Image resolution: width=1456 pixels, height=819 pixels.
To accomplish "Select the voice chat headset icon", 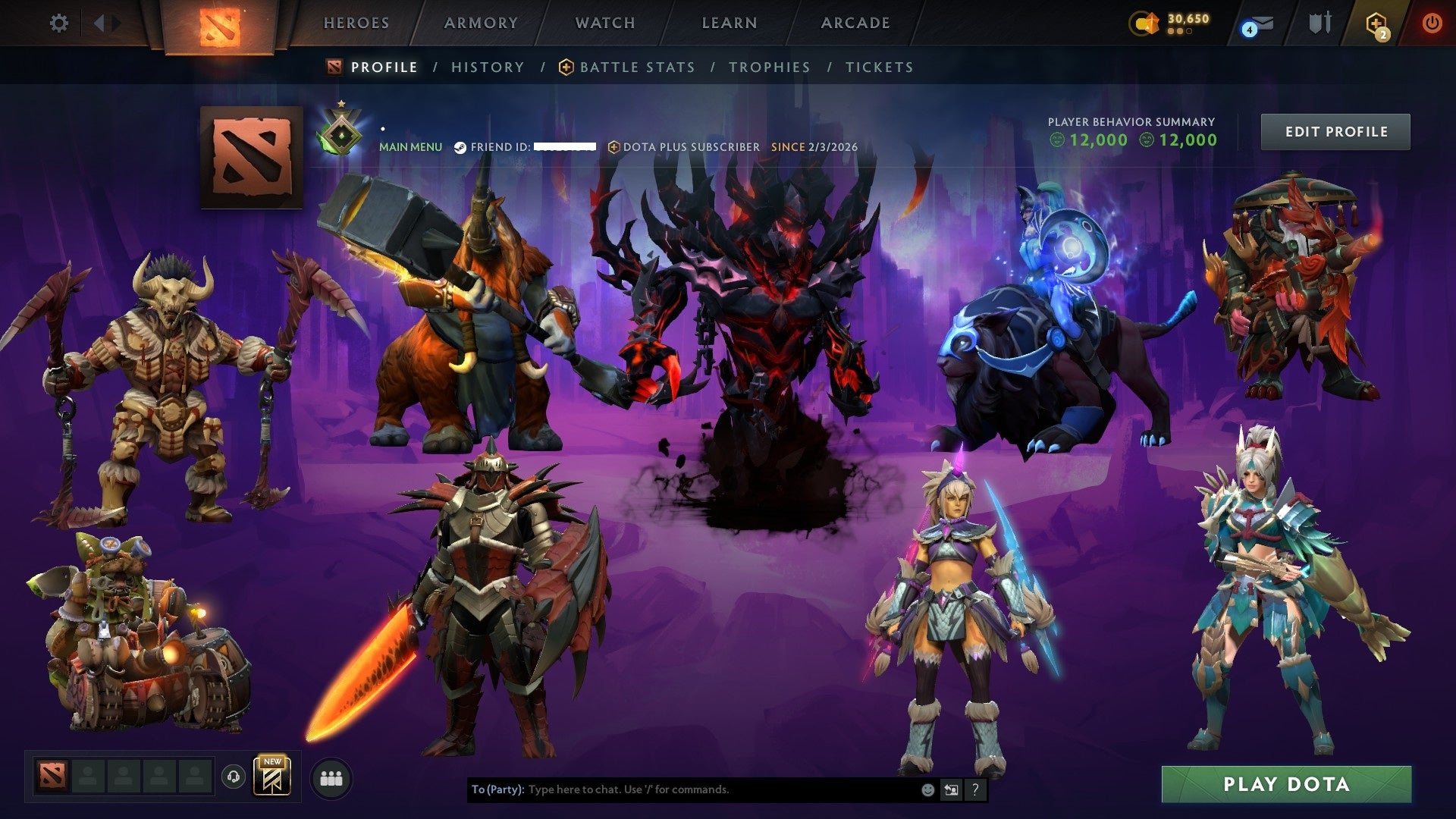I will click(233, 778).
